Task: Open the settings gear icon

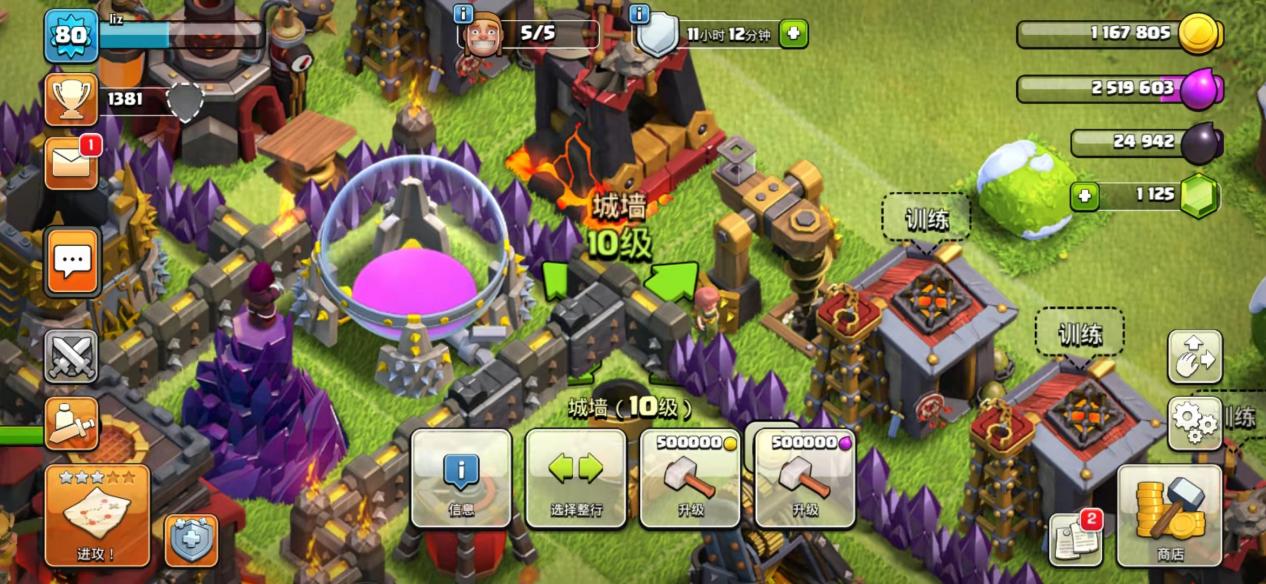Action: (1195, 422)
